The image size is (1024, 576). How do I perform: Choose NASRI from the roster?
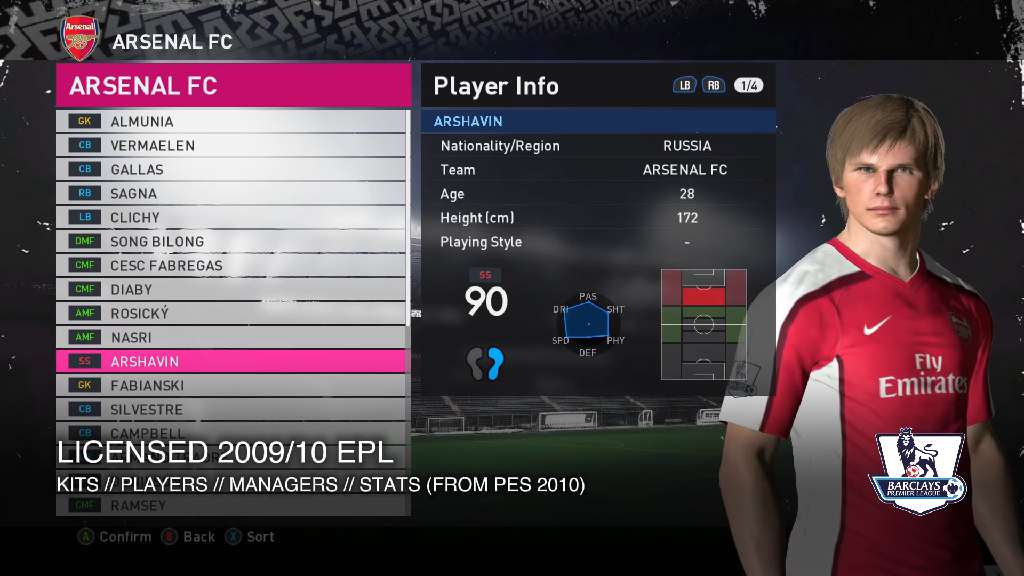tap(232, 337)
